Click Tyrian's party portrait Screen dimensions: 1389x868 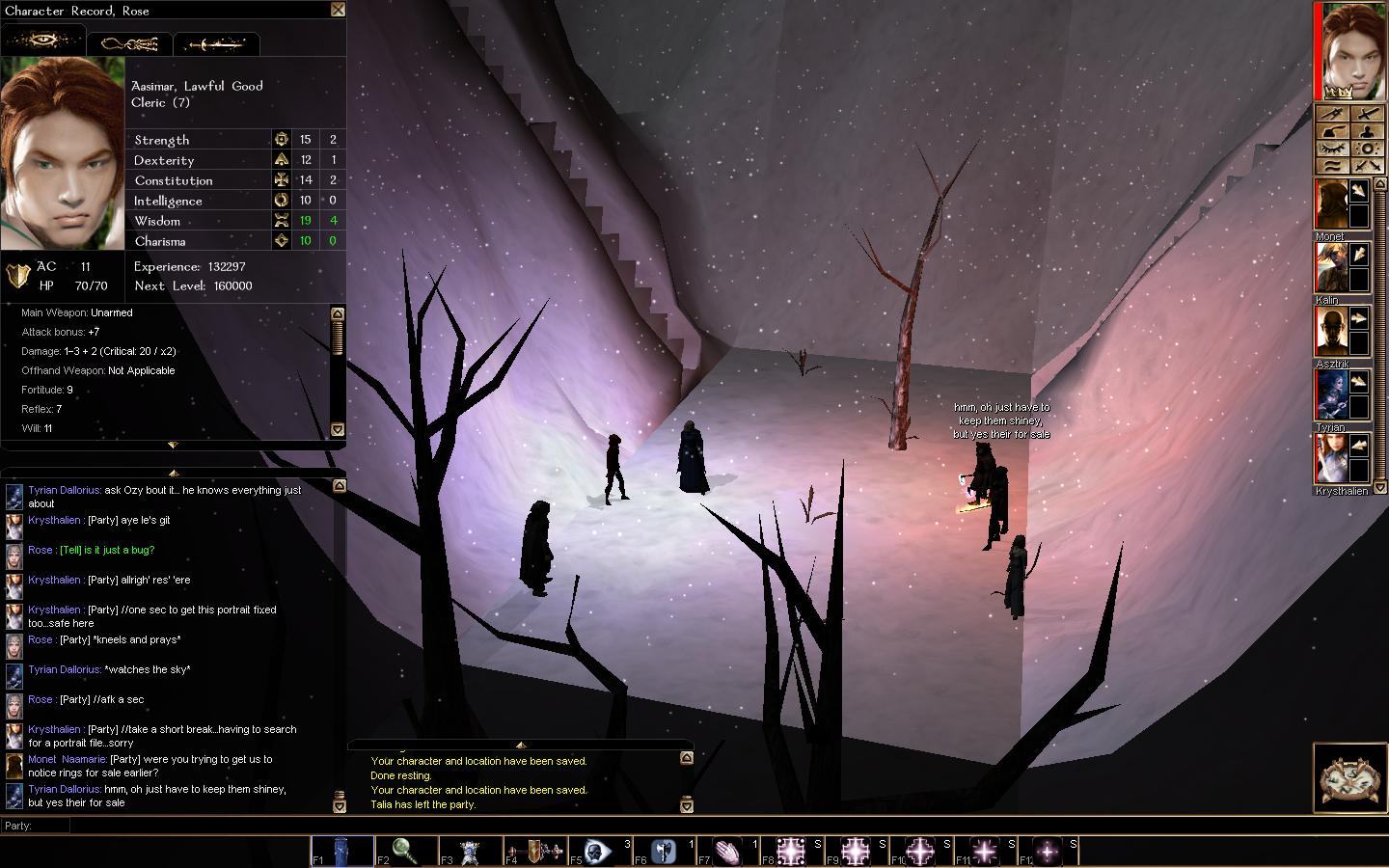tap(1331, 395)
